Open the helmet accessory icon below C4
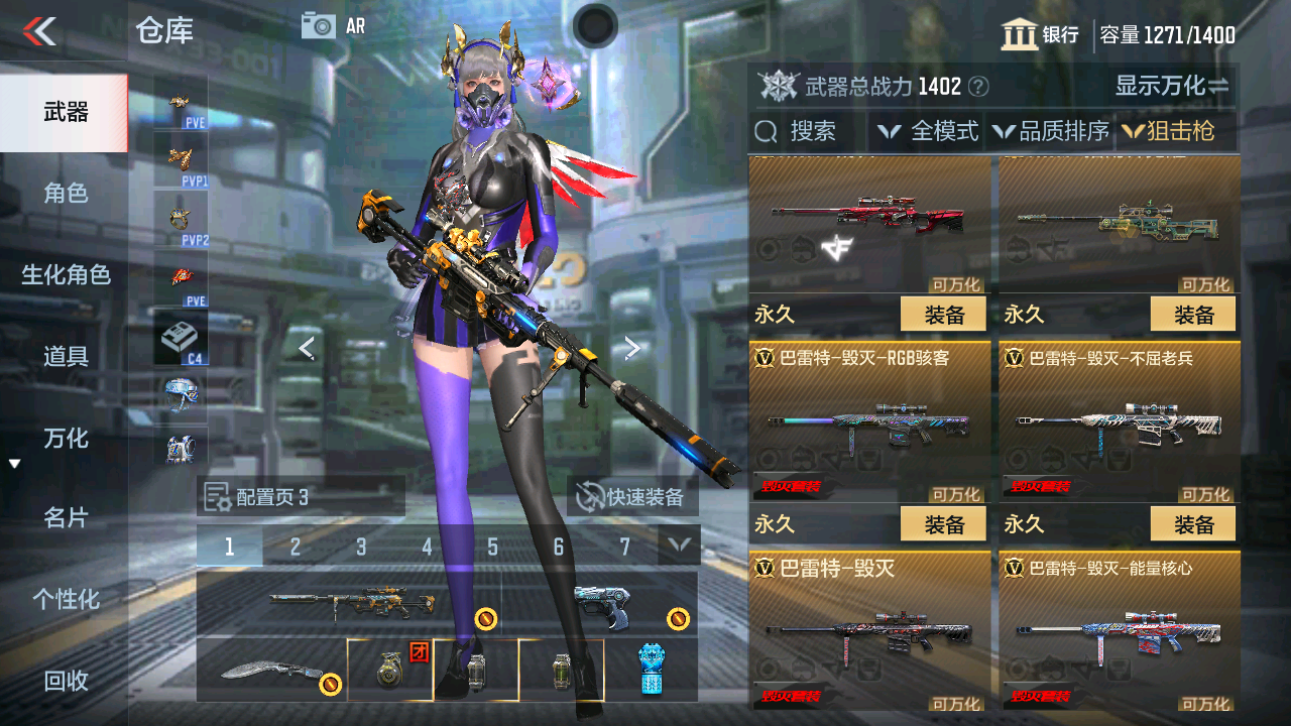1291x726 pixels. (x=180, y=395)
